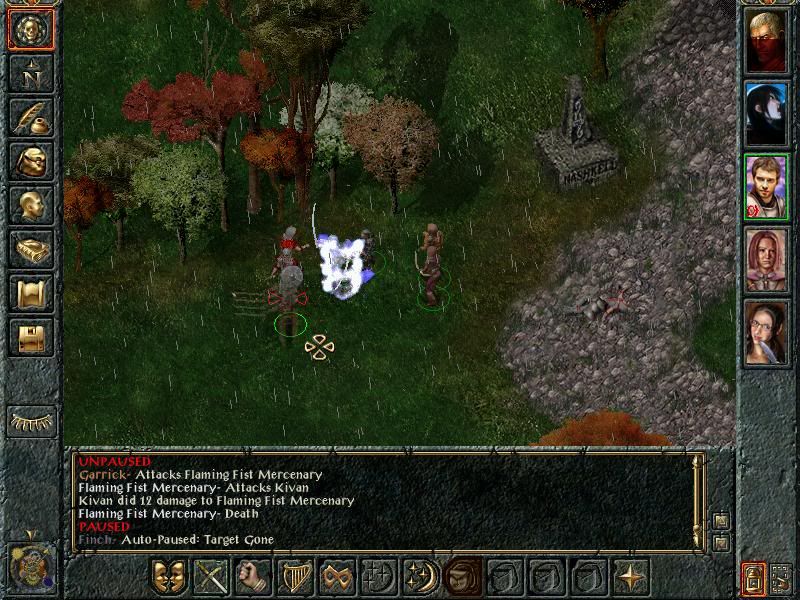The width and height of the screenshot is (800, 600).
Task: Open the area map with the compass button
Action: 31,74
